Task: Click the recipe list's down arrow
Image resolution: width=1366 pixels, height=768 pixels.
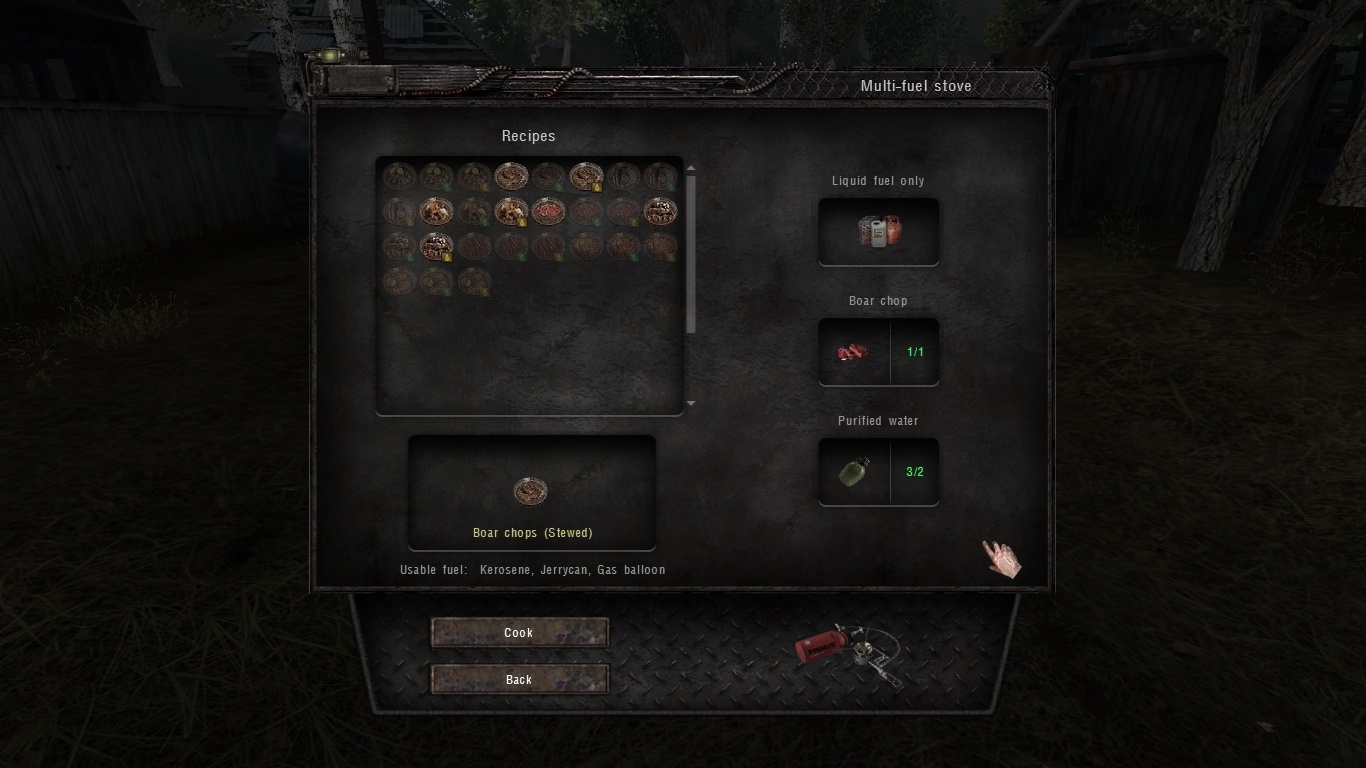Action: tap(691, 404)
